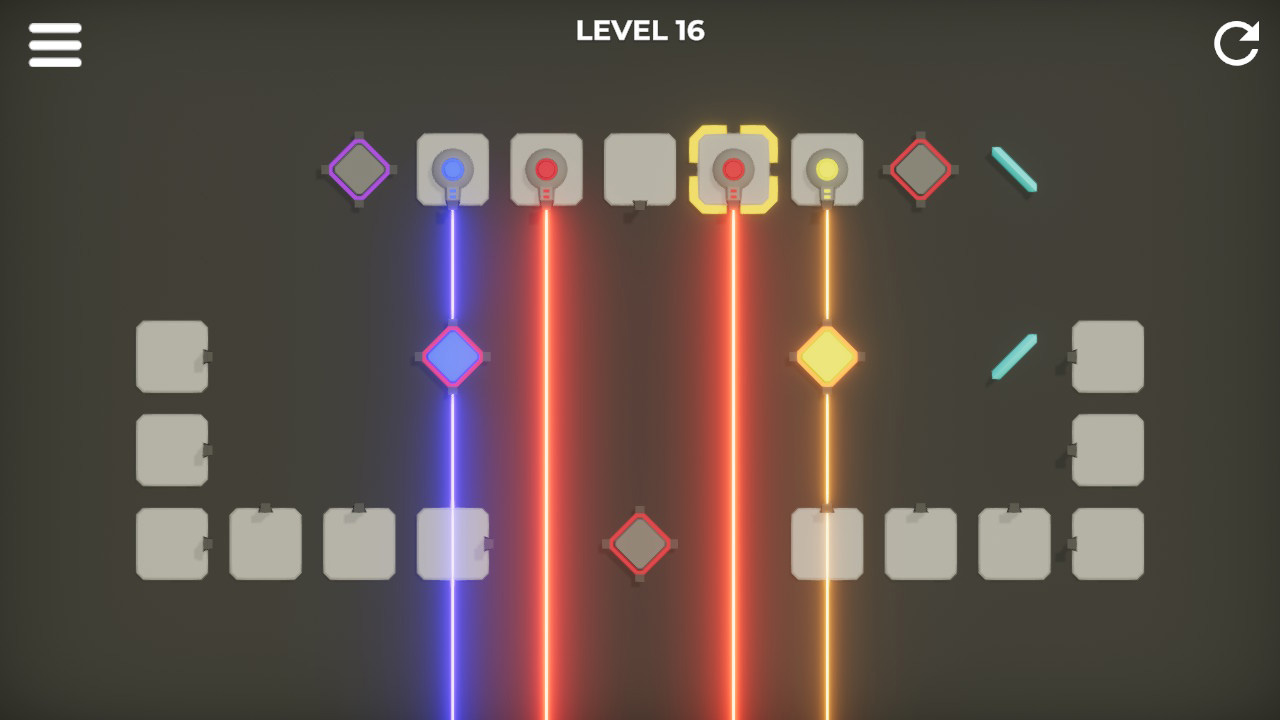Select the top-left tile of the left wall

coord(171,357)
